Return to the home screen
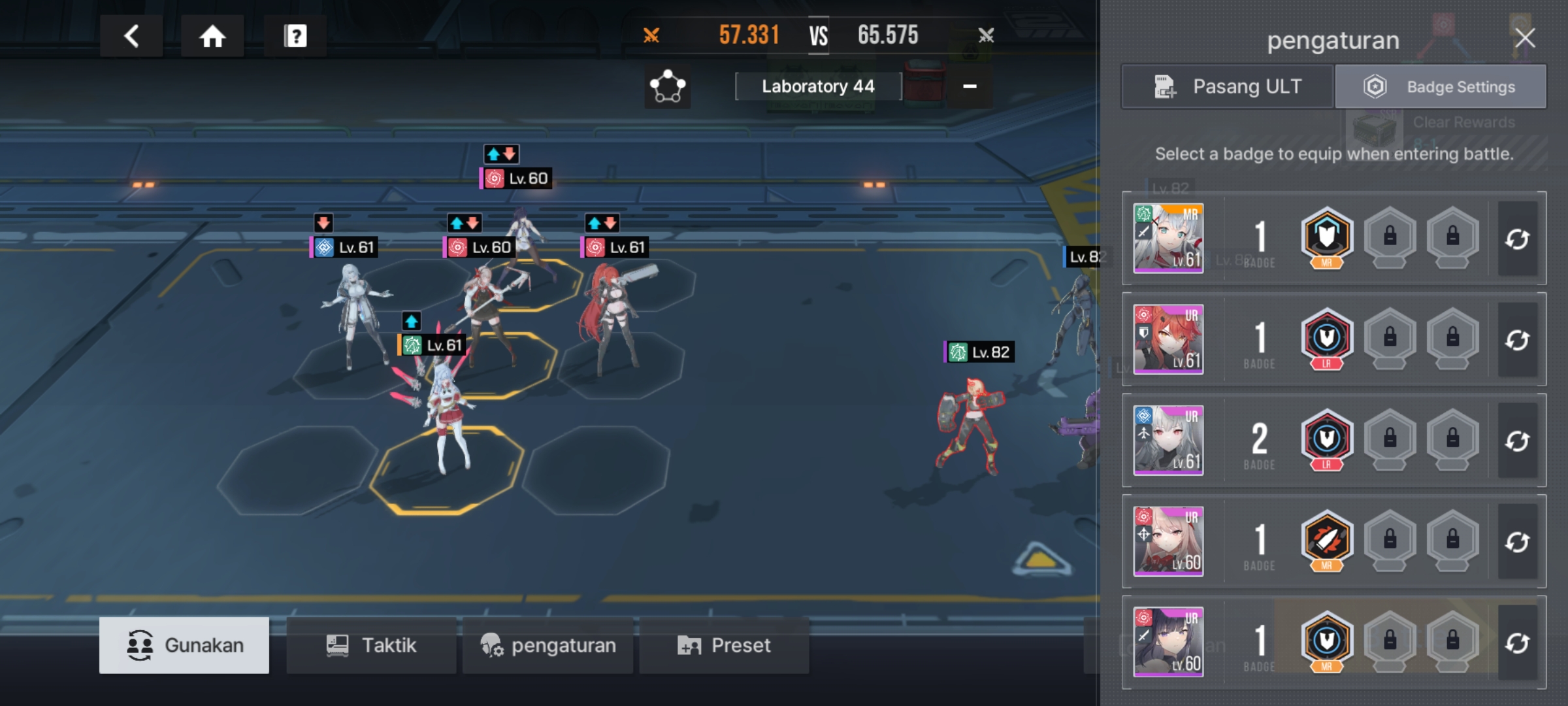The width and height of the screenshot is (1568, 706). 212,36
